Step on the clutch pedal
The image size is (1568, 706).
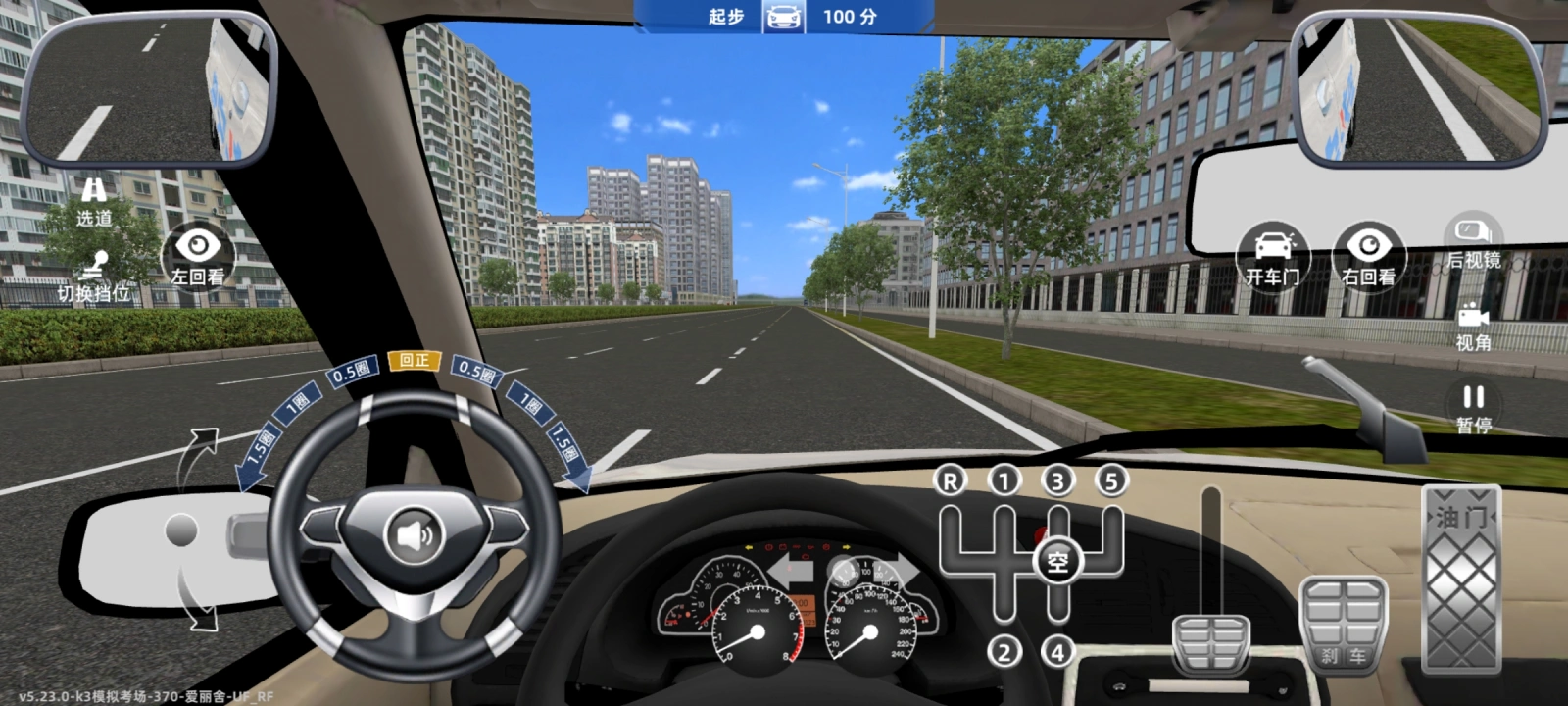click(1211, 642)
